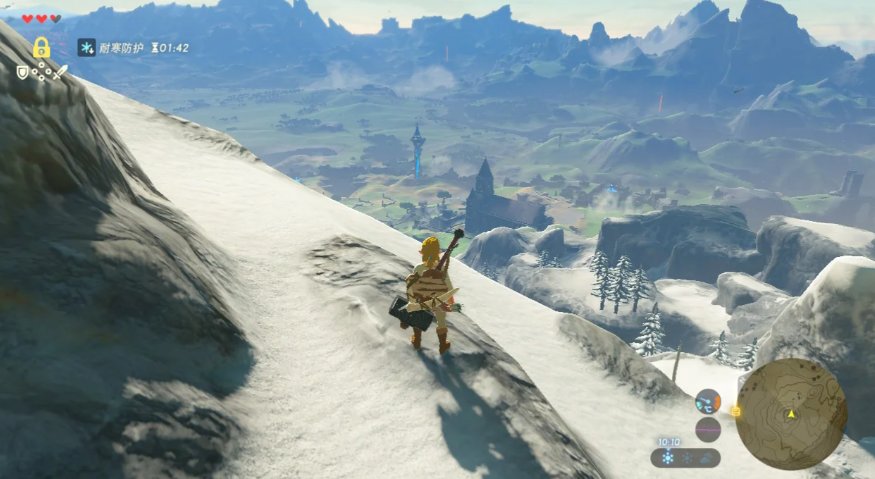The width and height of the screenshot is (875, 479).
Task: Click the yellow padlock icon
Action: pos(41,47)
